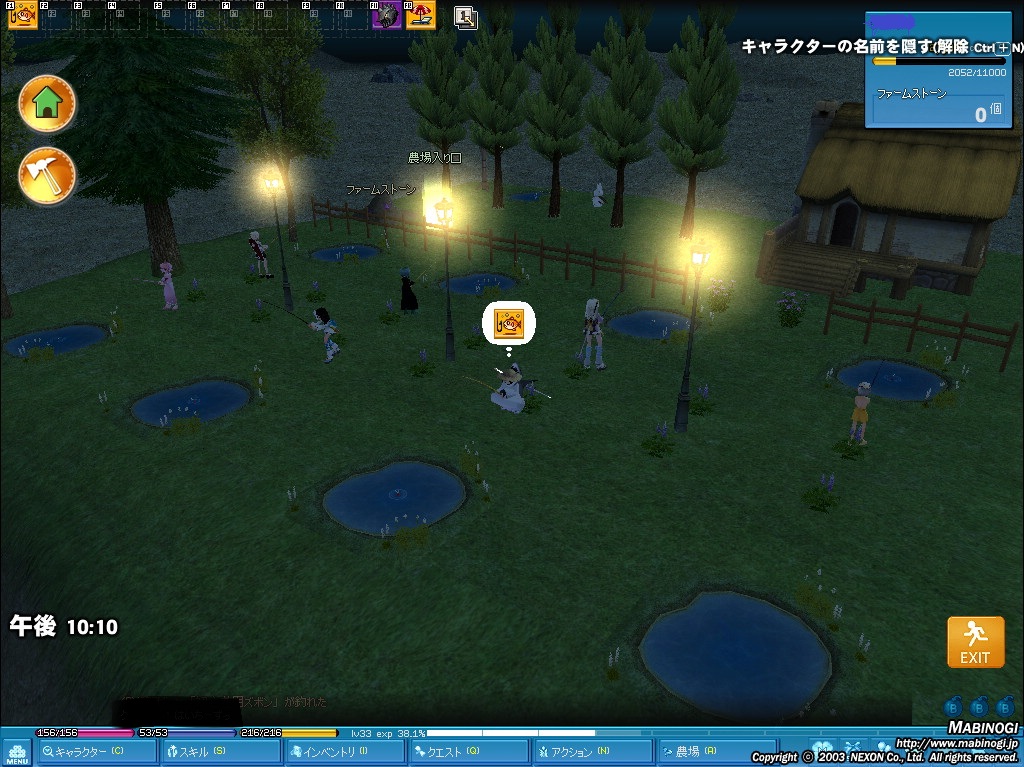Select the fishing skill hotbar slot
Screen dimensions: 1024x767
[x=22, y=16]
